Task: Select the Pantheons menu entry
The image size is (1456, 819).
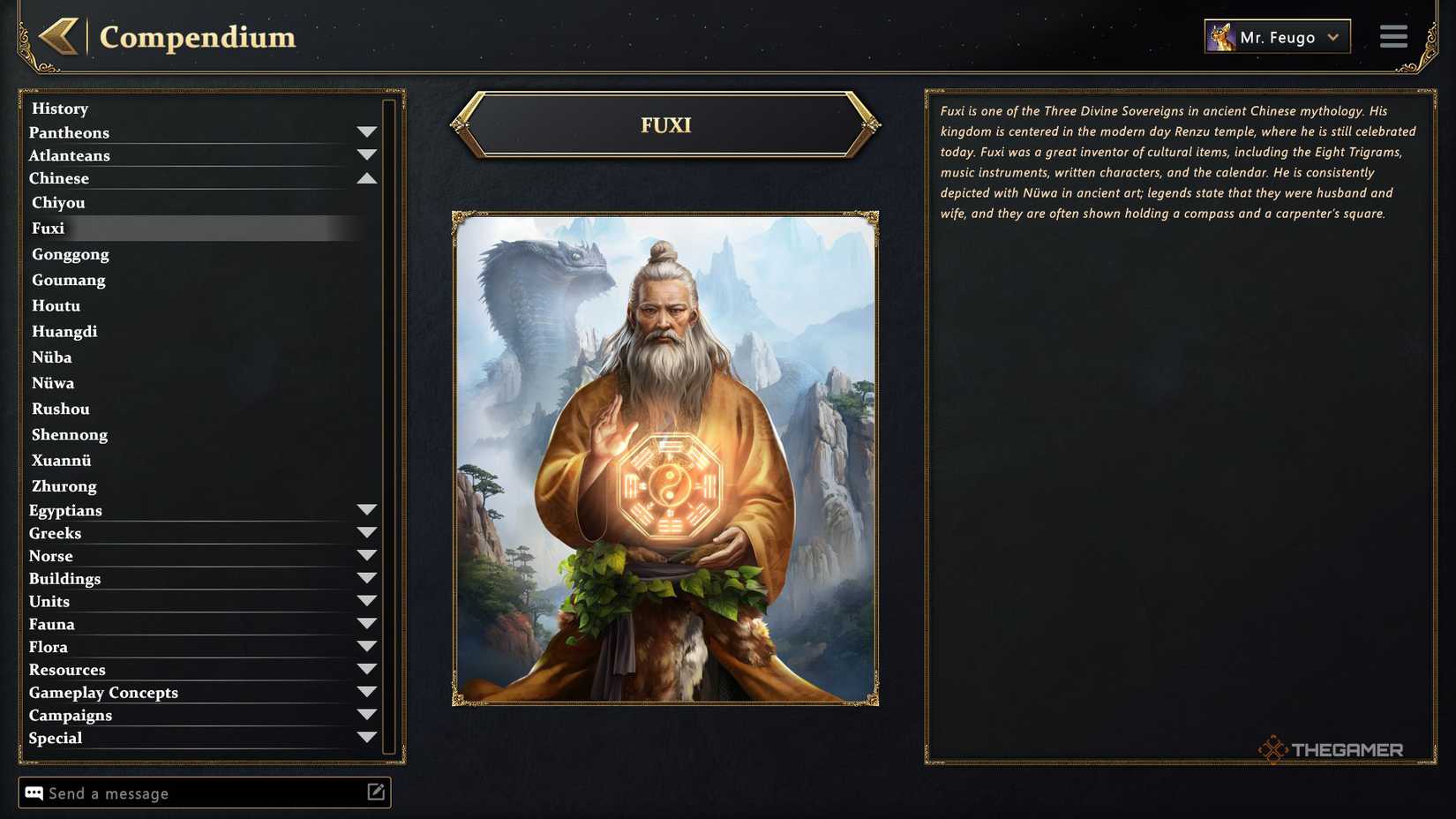Action: tap(70, 132)
